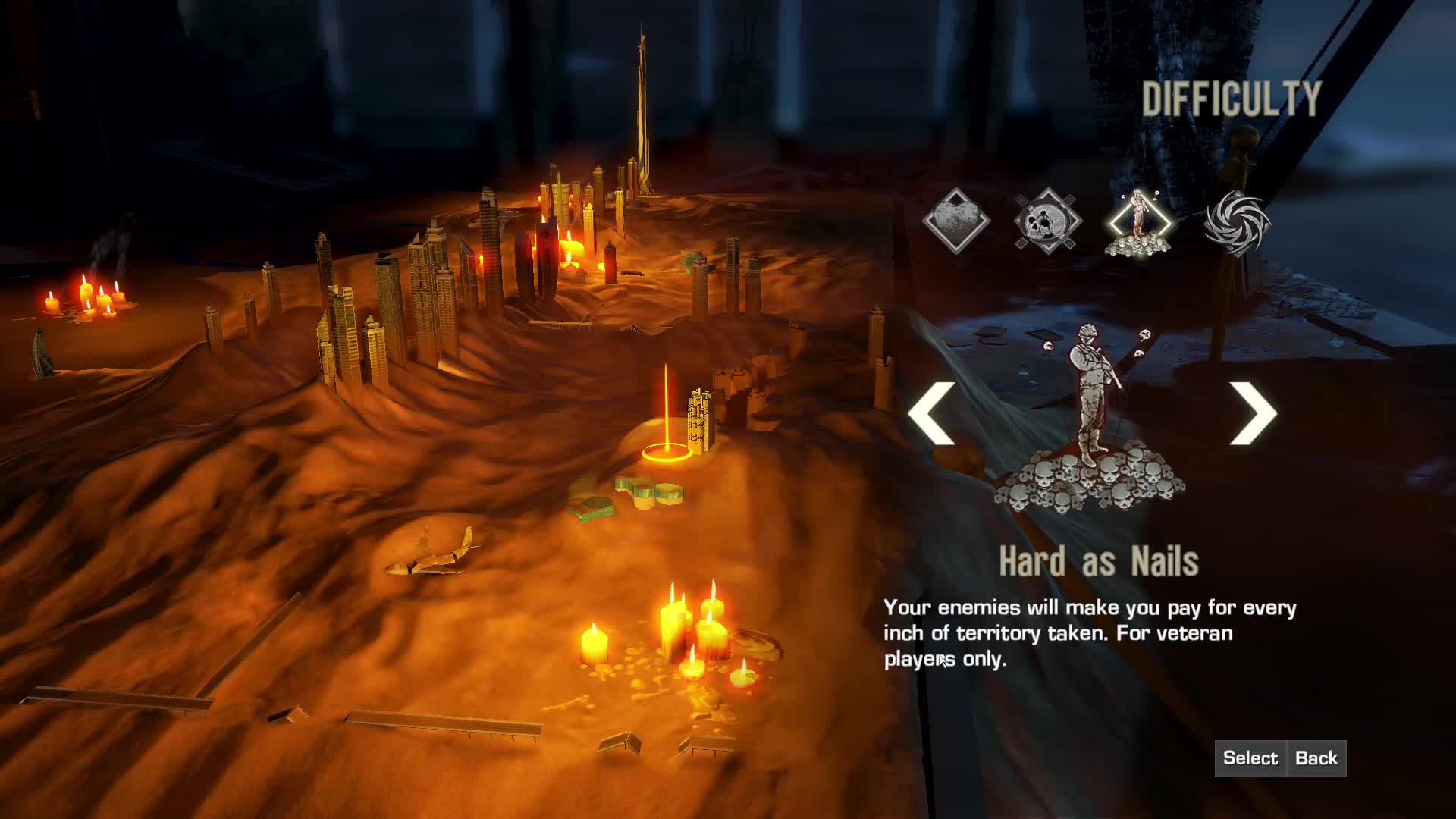Image resolution: width=1456 pixels, height=819 pixels.
Task: Click the pile of skulls under the soldier
Action: click(1092, 485)
